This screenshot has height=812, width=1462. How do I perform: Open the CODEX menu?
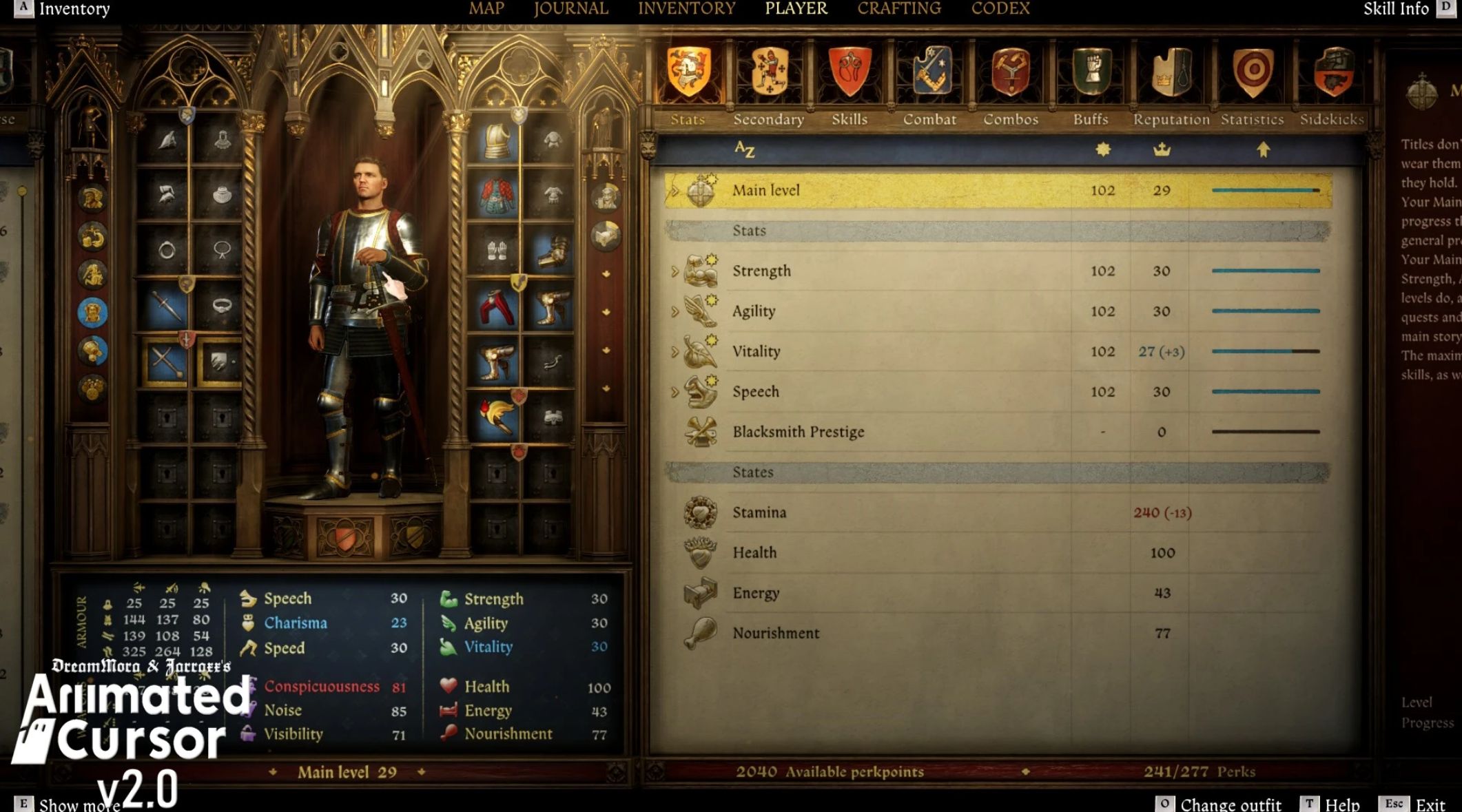pyautogui.click(x=1000, y=9)
